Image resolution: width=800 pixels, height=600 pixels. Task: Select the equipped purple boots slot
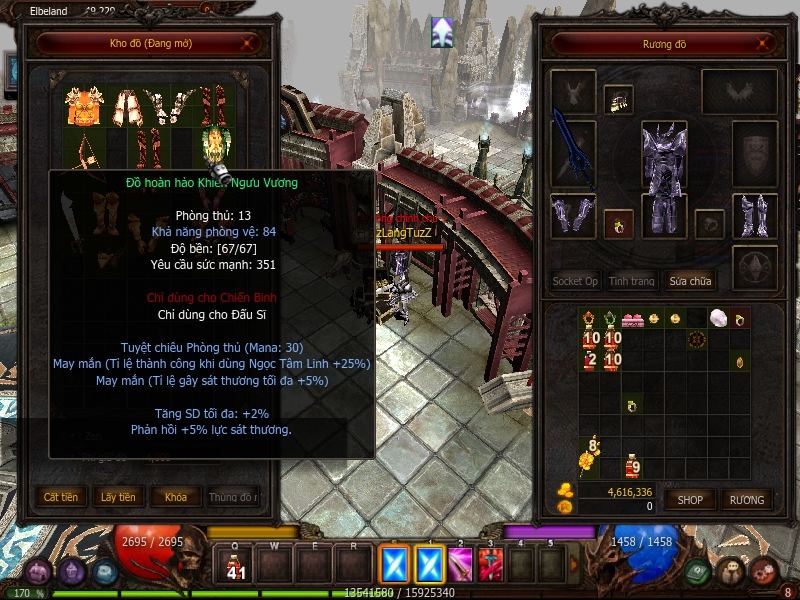tap(754, 216)
